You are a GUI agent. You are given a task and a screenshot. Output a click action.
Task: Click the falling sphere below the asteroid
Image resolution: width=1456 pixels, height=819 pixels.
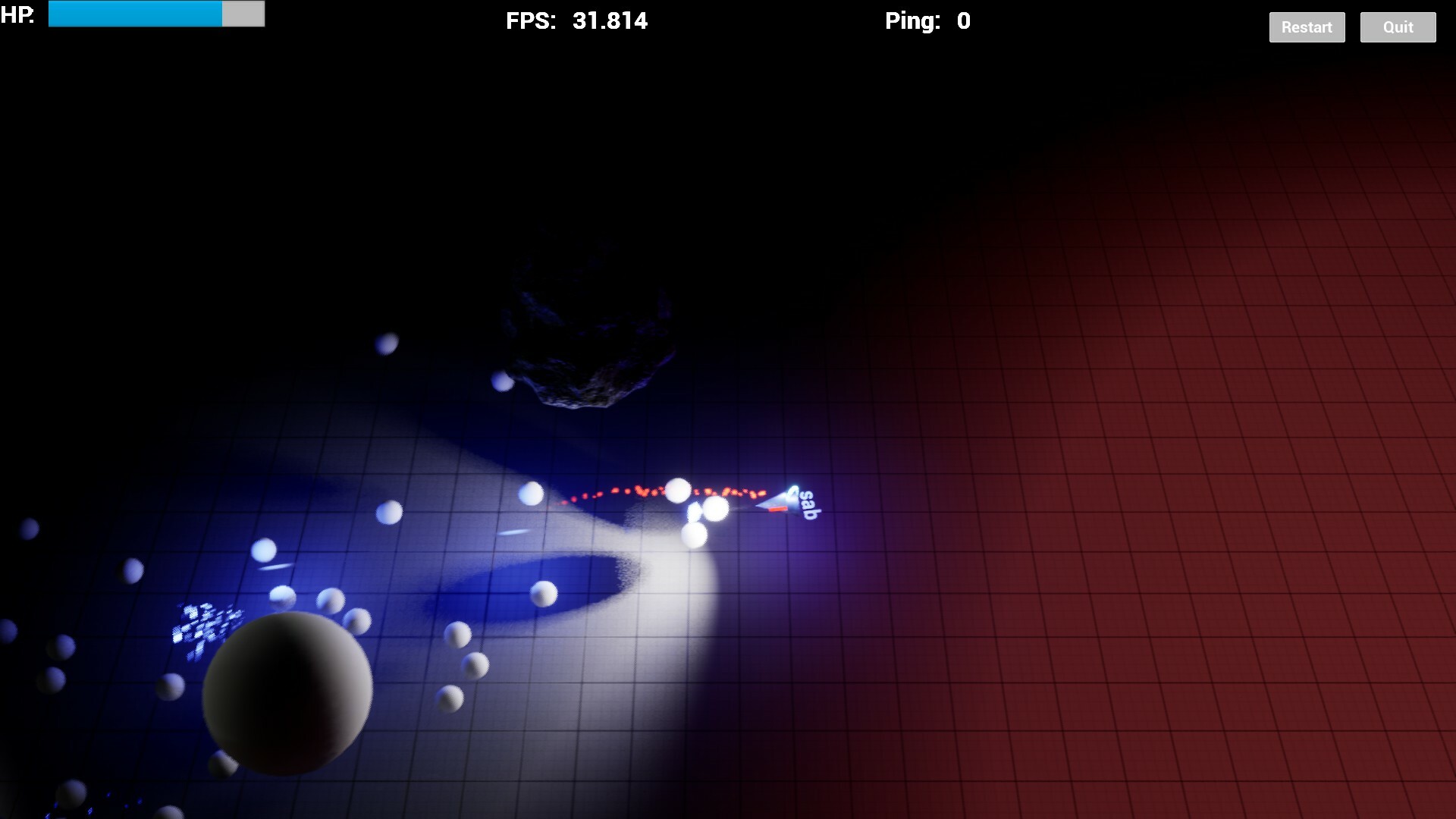coord(500,383)
